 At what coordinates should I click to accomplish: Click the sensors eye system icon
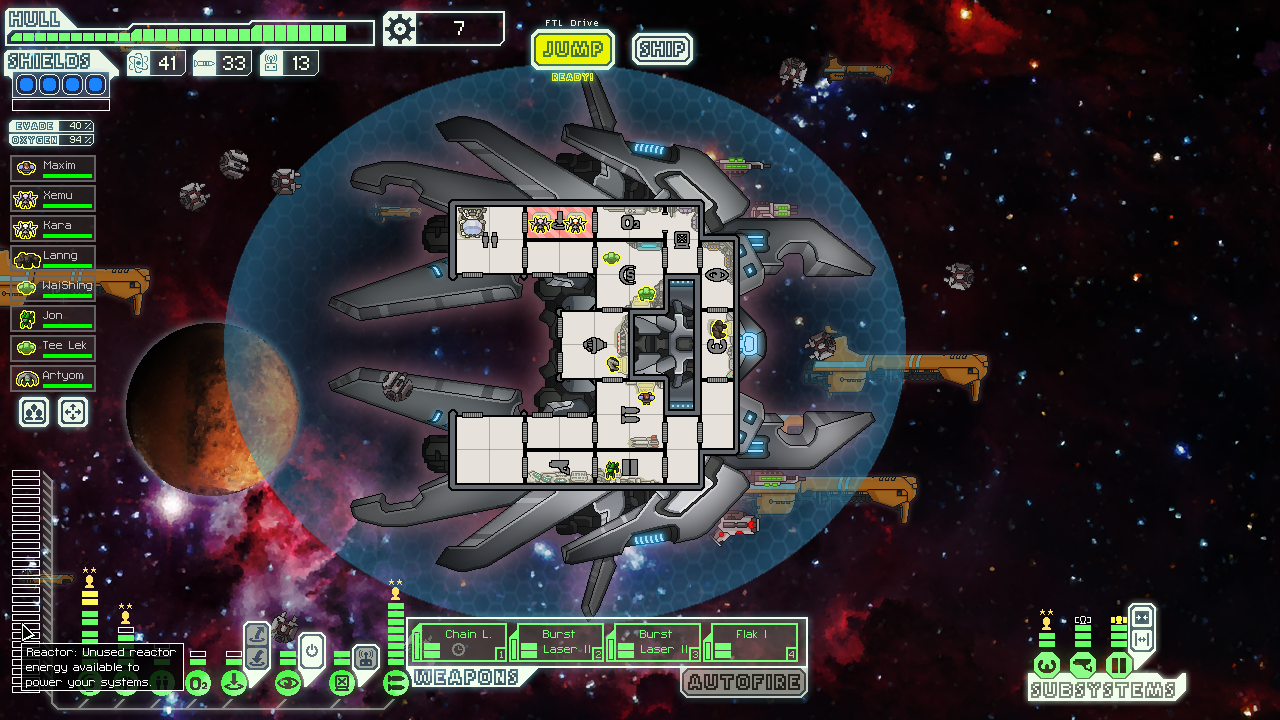(x=287, y=684)
